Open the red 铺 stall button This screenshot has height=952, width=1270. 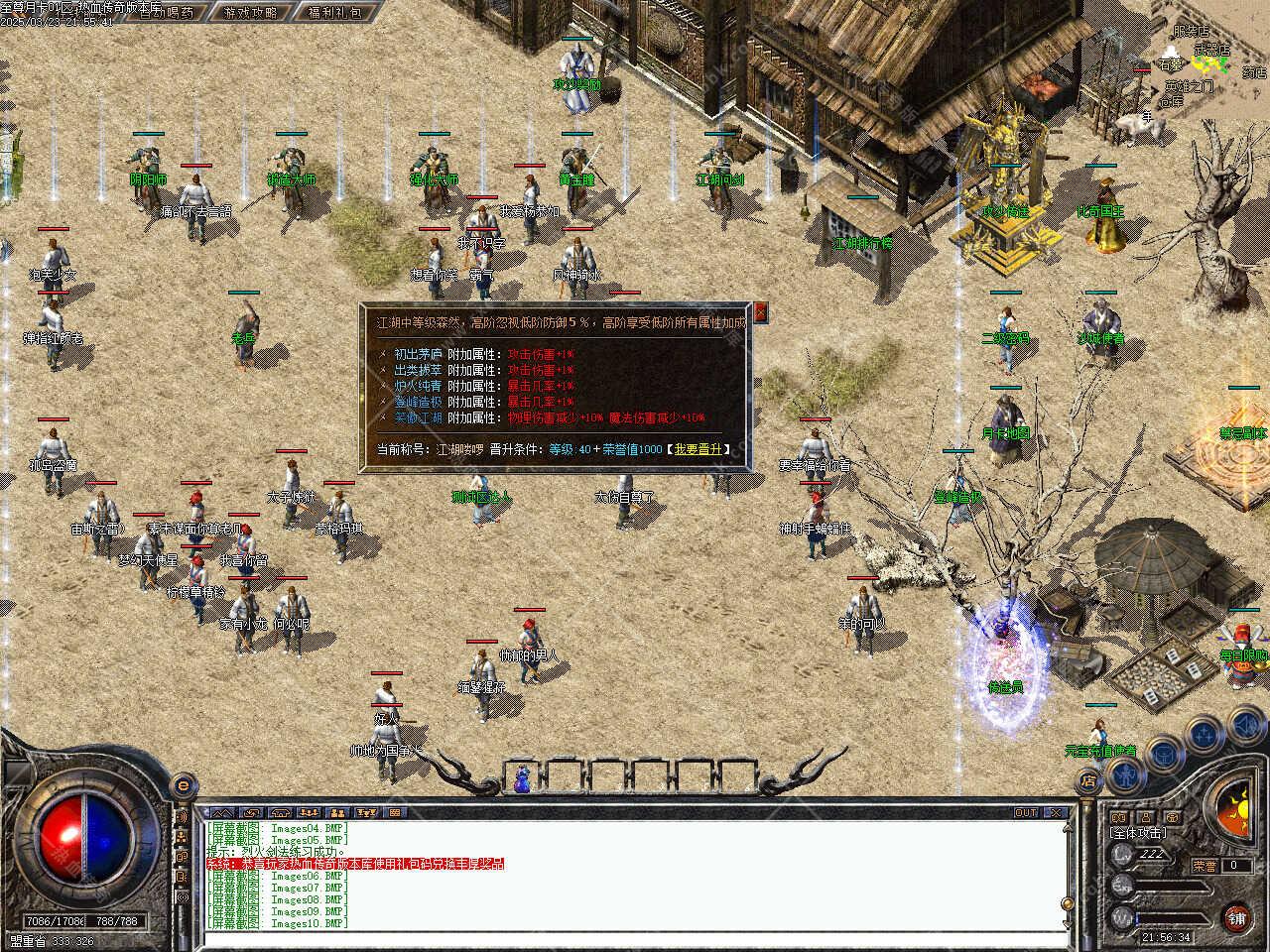(x=1237, y=916)
